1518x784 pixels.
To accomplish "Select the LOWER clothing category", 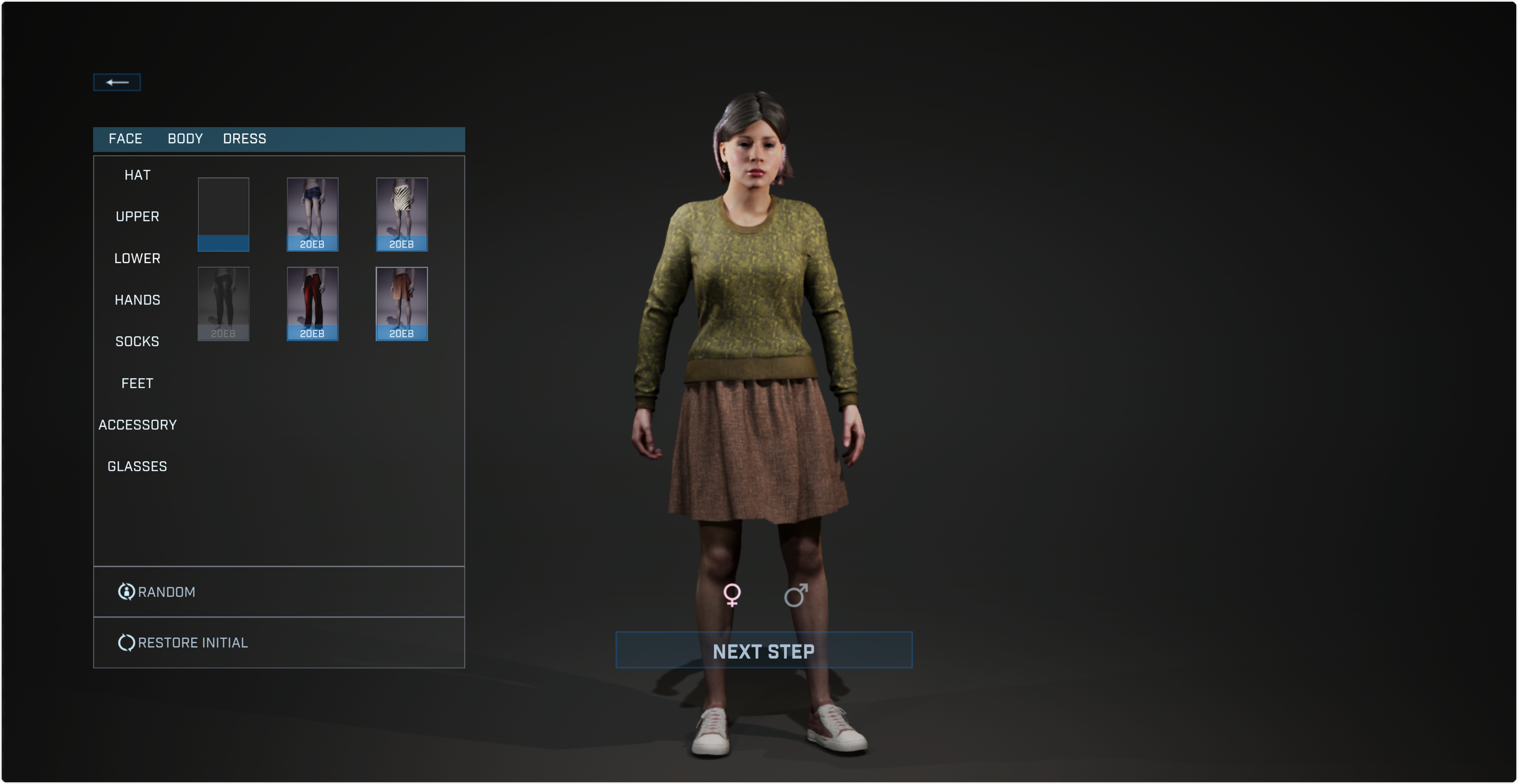I will [137, 259].
